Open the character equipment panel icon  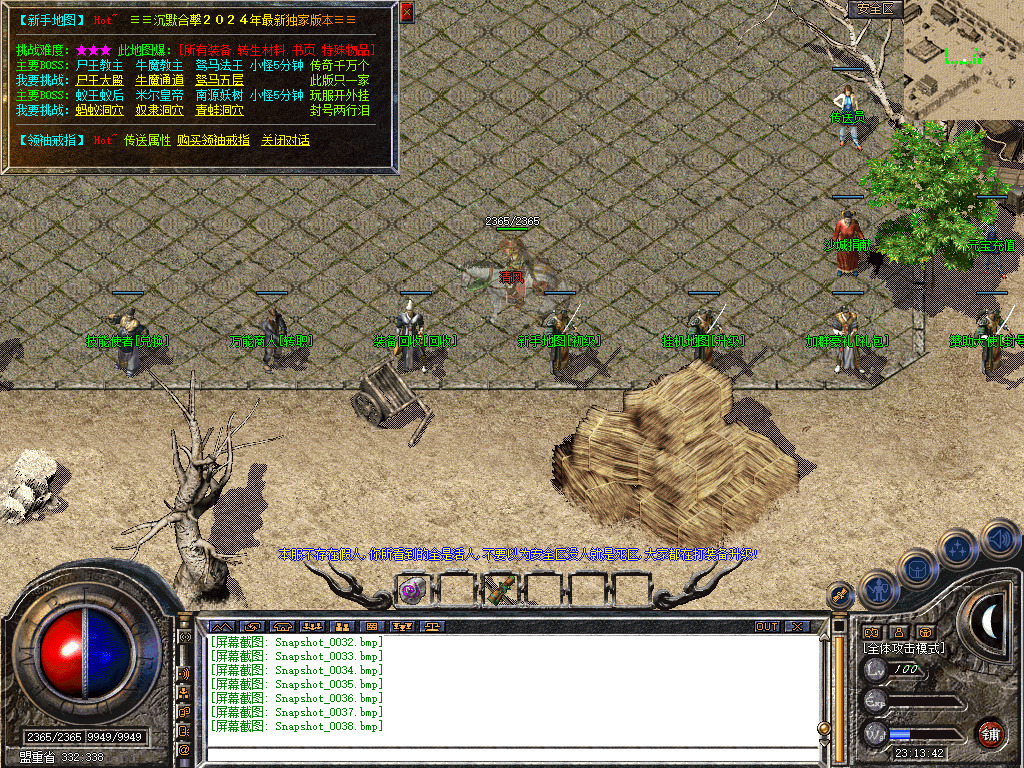point(877,589)
